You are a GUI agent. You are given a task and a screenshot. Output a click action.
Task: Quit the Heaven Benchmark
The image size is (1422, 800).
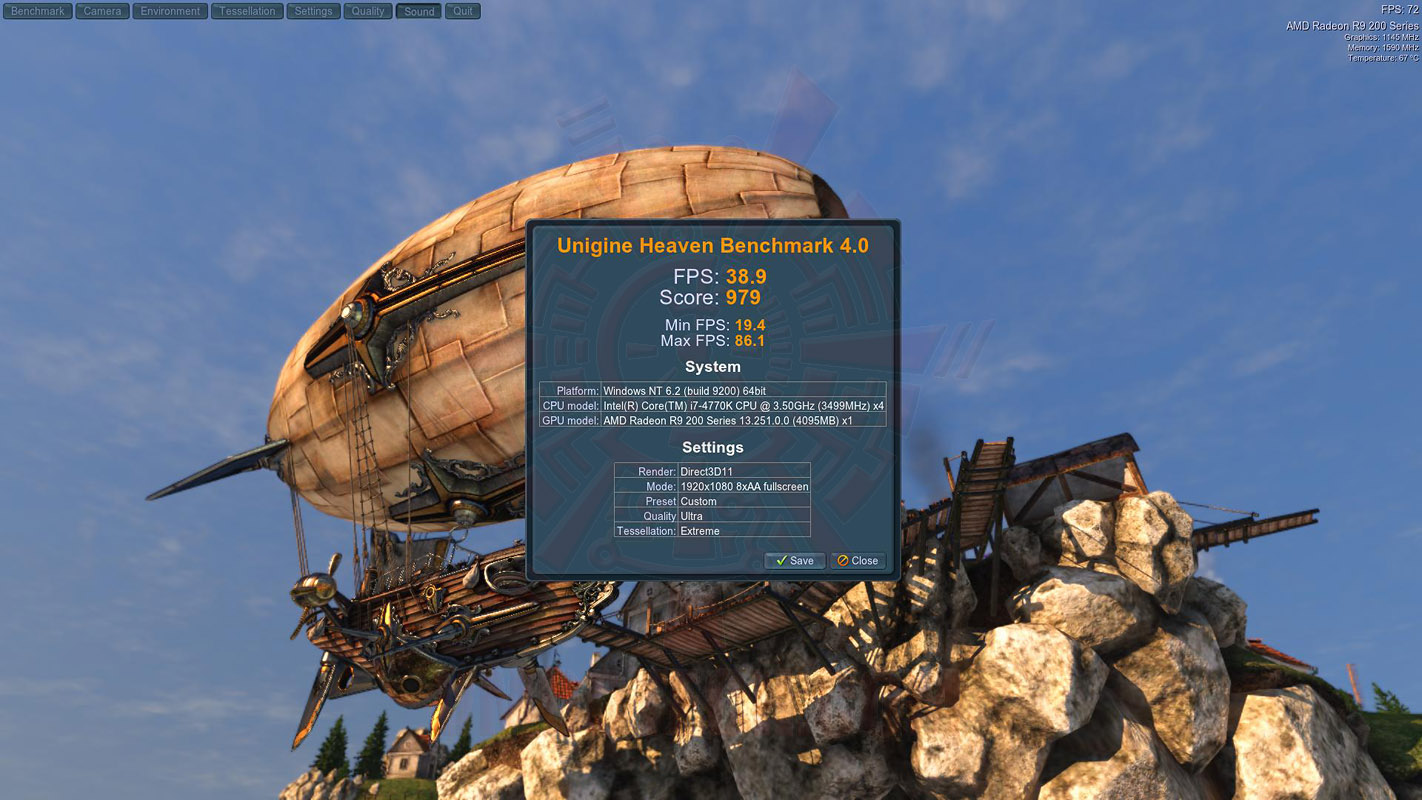pyautogui.click(x=462, y=11)
